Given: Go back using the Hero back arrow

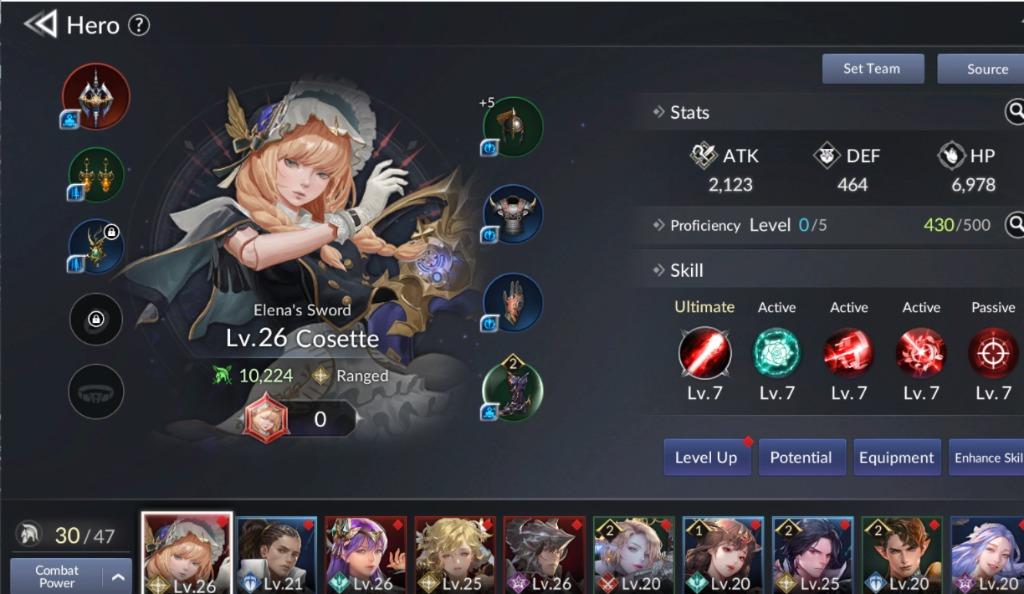Looking at the screenshot, I should (41, 25).
